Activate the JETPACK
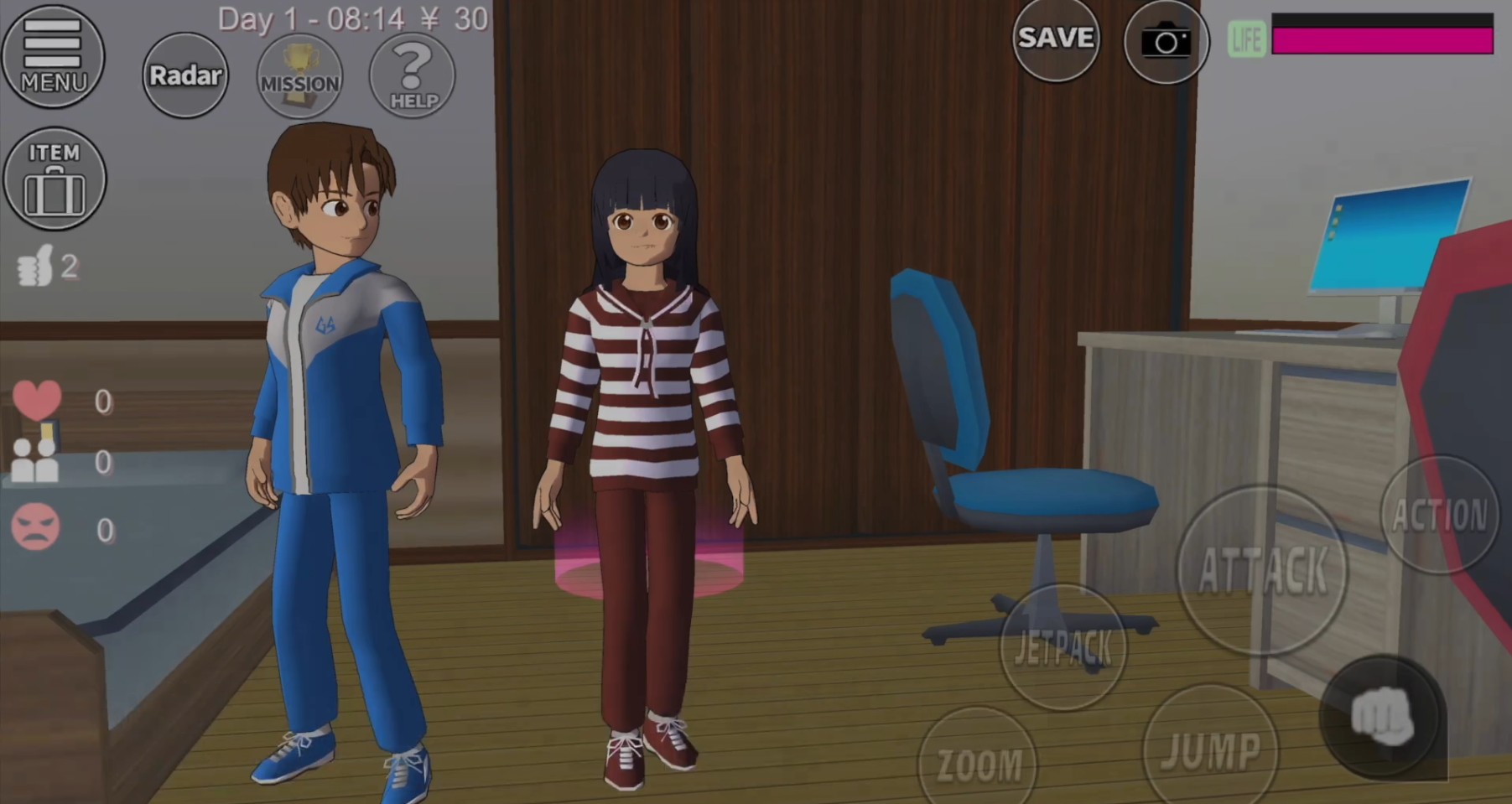 [x=1063, y=646]
